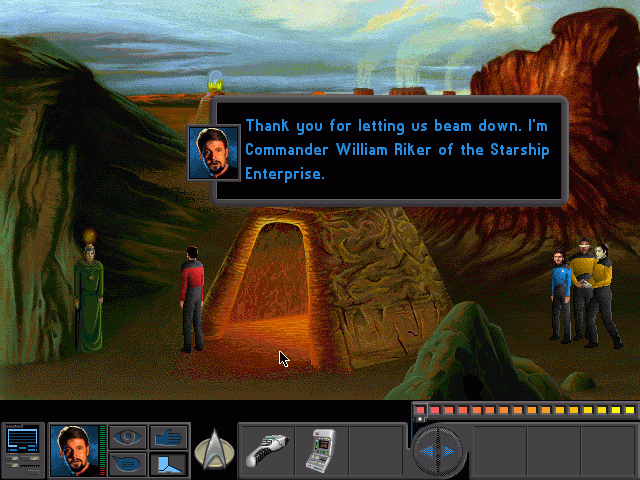Select the phaser from inventory

pyautogui.click(x=267, y=448)
